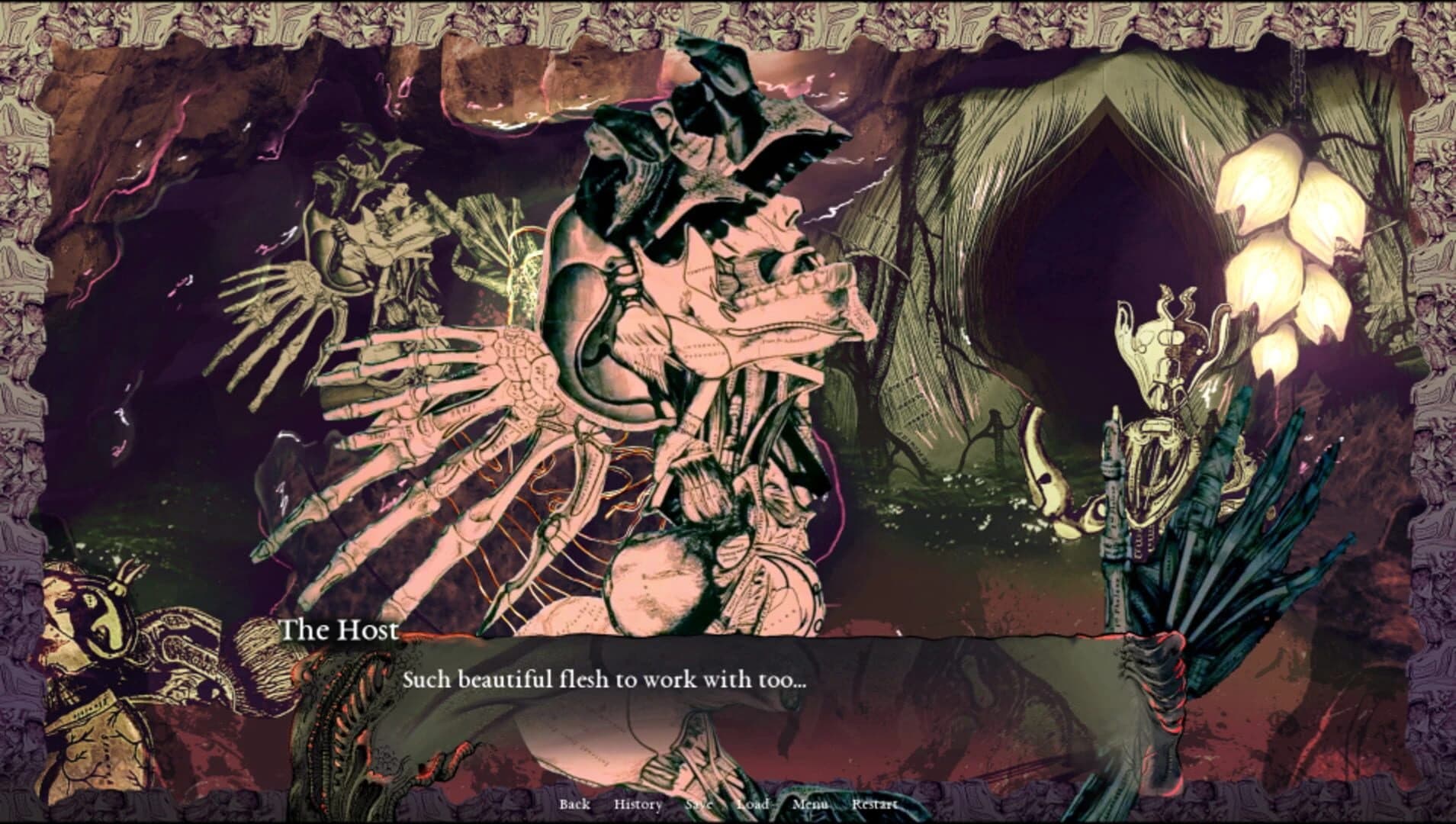Click The Host's name label
The width and height of the screenshot is (1456, 824).
coord(338,629)
